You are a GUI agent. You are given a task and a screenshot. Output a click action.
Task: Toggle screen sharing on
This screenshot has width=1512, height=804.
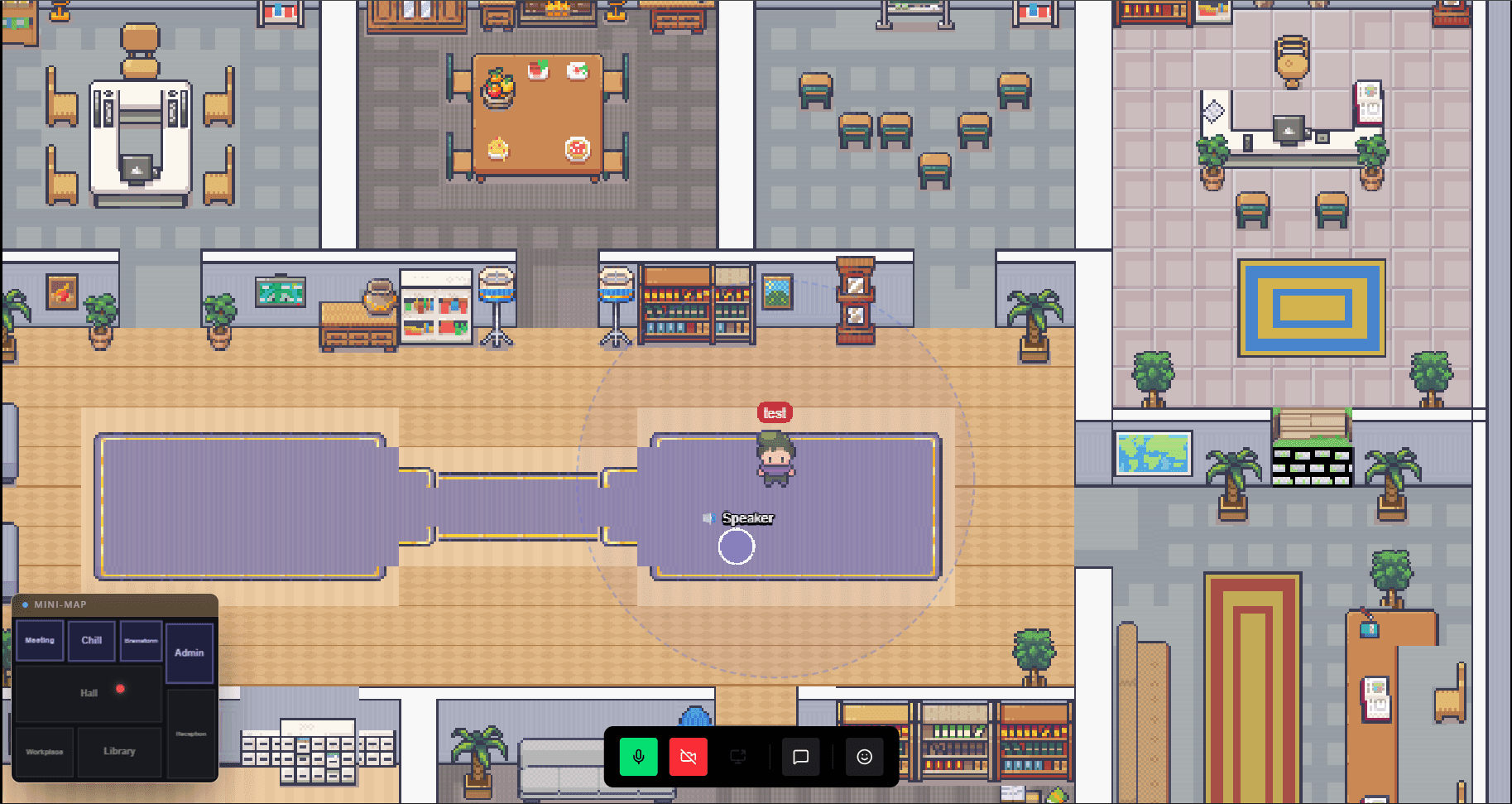(x=737, y=756)
